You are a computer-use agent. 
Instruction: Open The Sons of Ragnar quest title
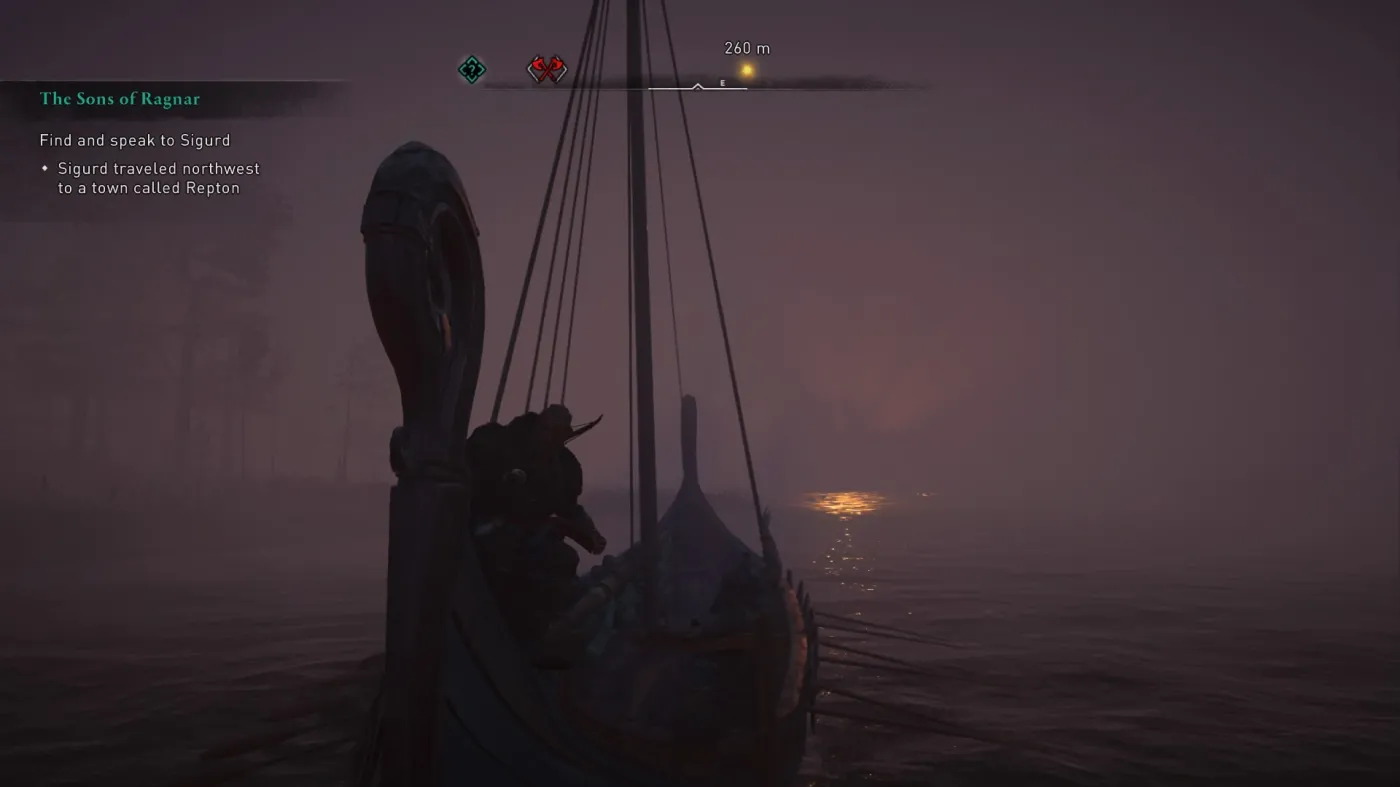click(121, 99)
